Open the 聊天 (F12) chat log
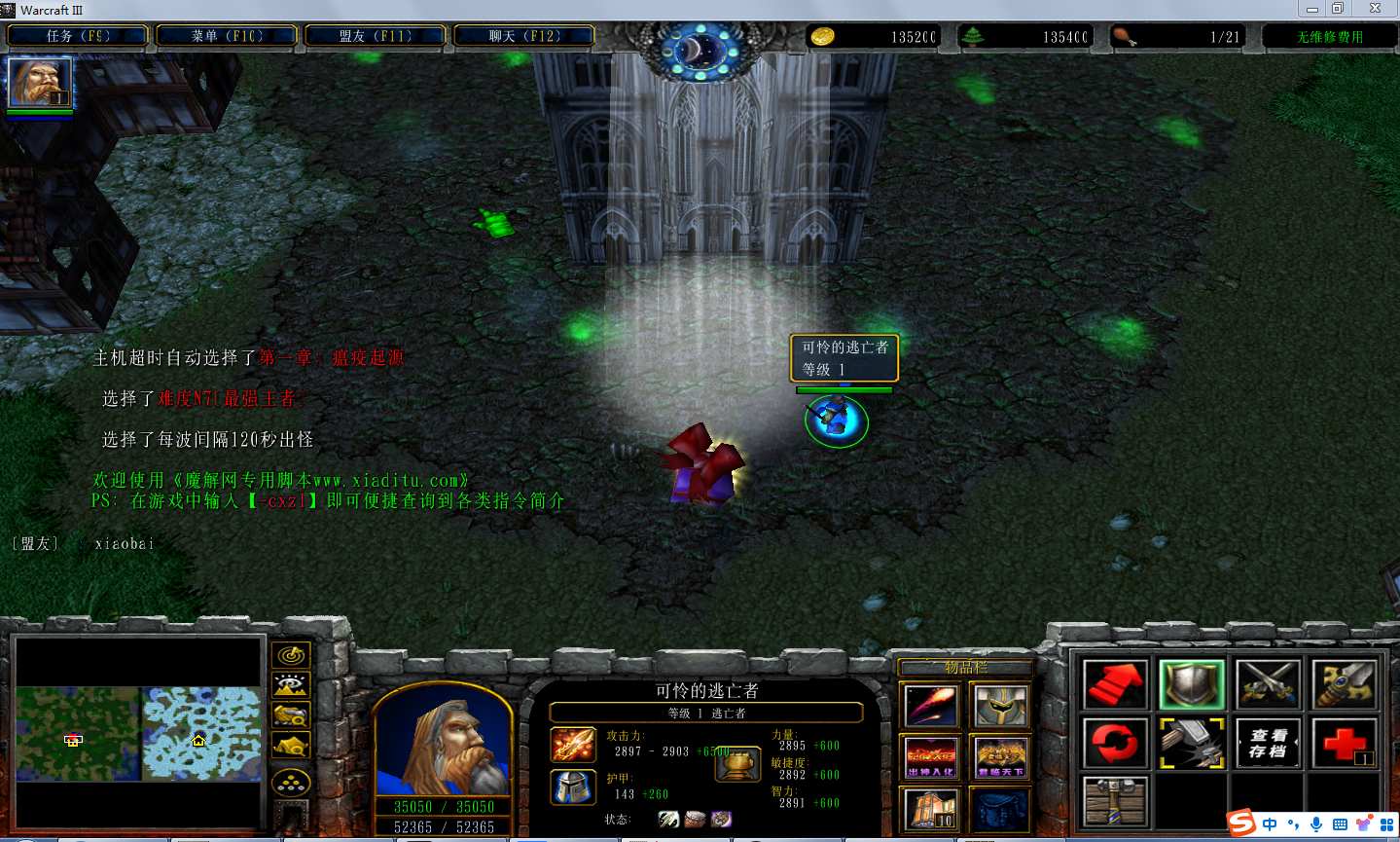Screen dimensions: 1400x842 pyautogui.click(x=524, y=36)
